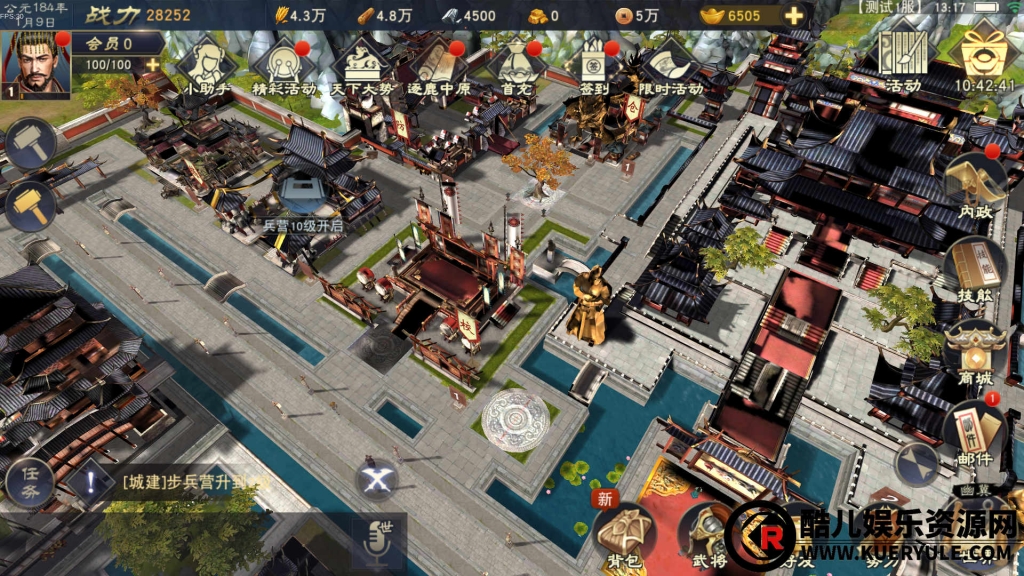1024x576 pixels.
Task: Open the 天下大势 panel
Action: click(360, 65)
